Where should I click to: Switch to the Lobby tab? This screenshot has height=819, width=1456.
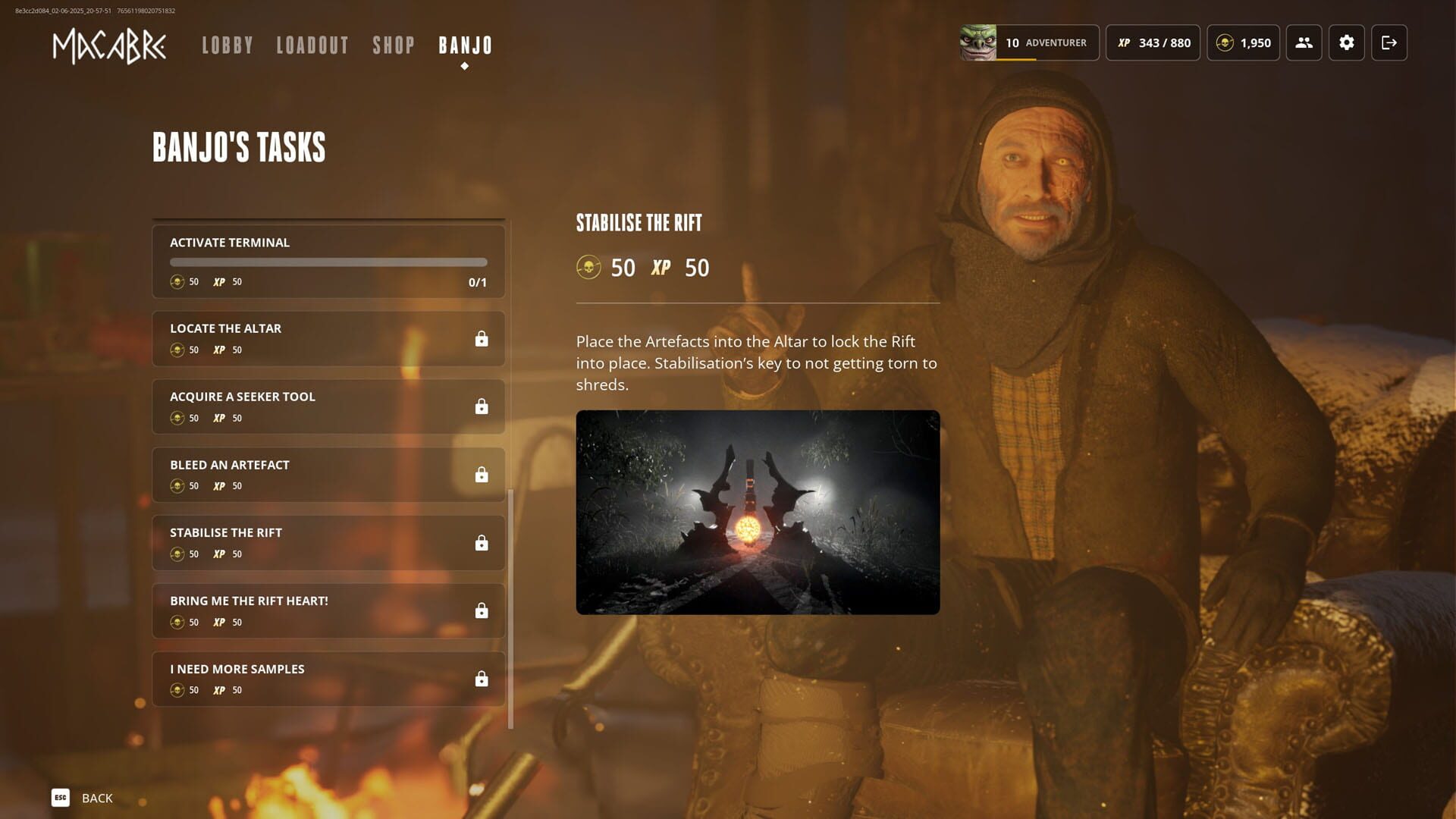point(227,45)
